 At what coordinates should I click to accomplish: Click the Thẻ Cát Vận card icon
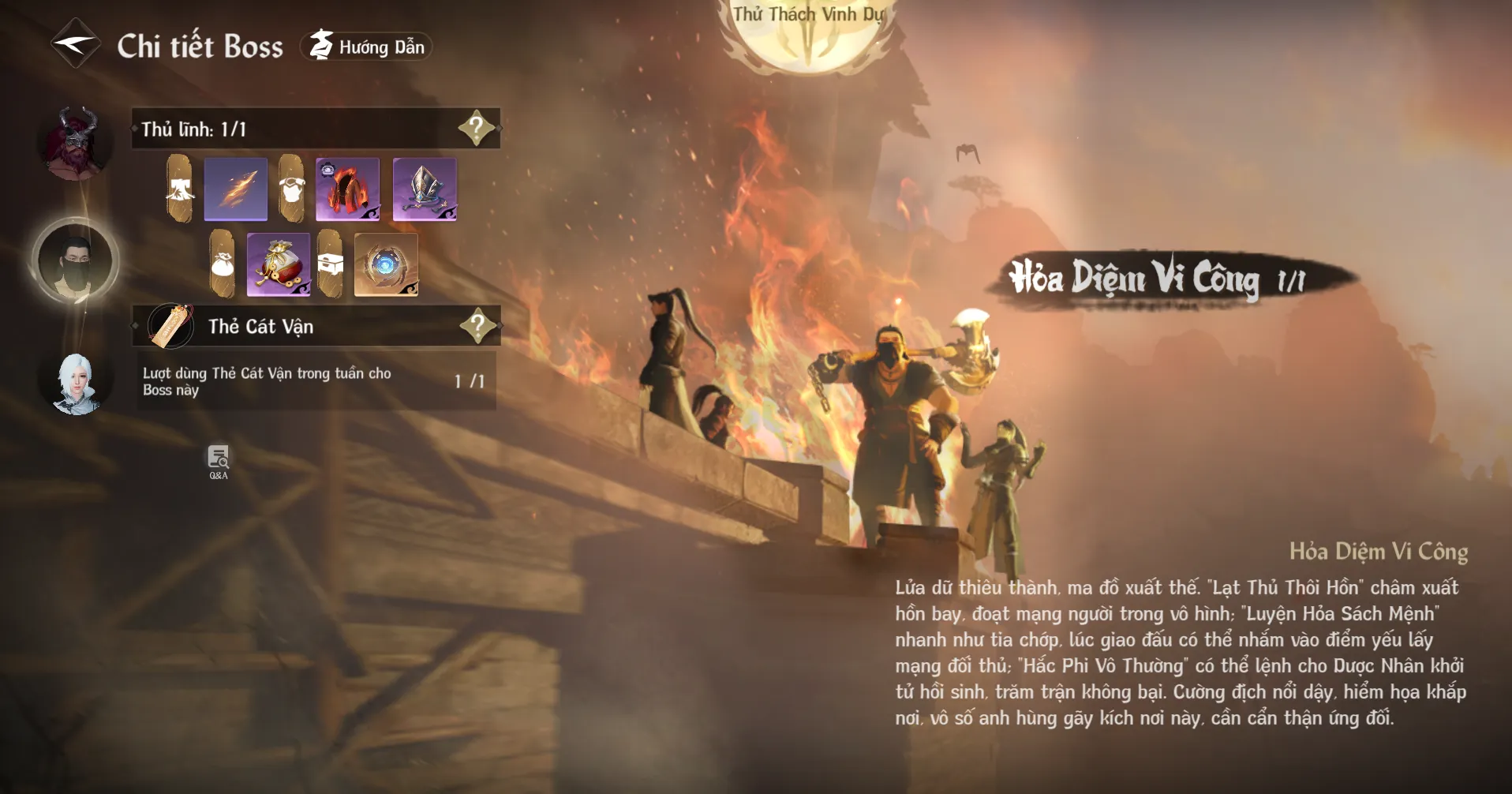click(x=171, y=326)
